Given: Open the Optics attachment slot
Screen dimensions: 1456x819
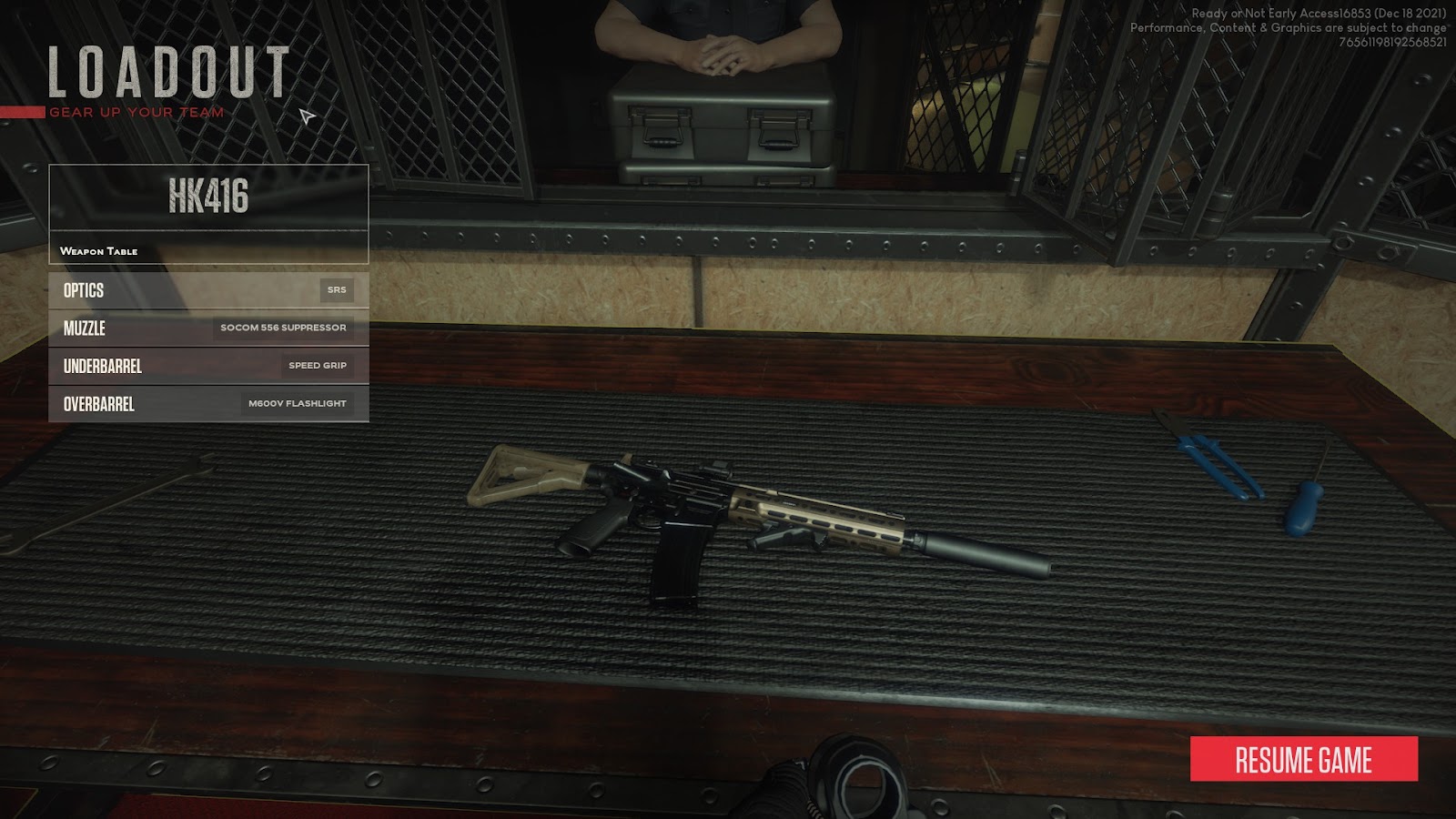Looking at the screenshot, I should tap(208, 290).
